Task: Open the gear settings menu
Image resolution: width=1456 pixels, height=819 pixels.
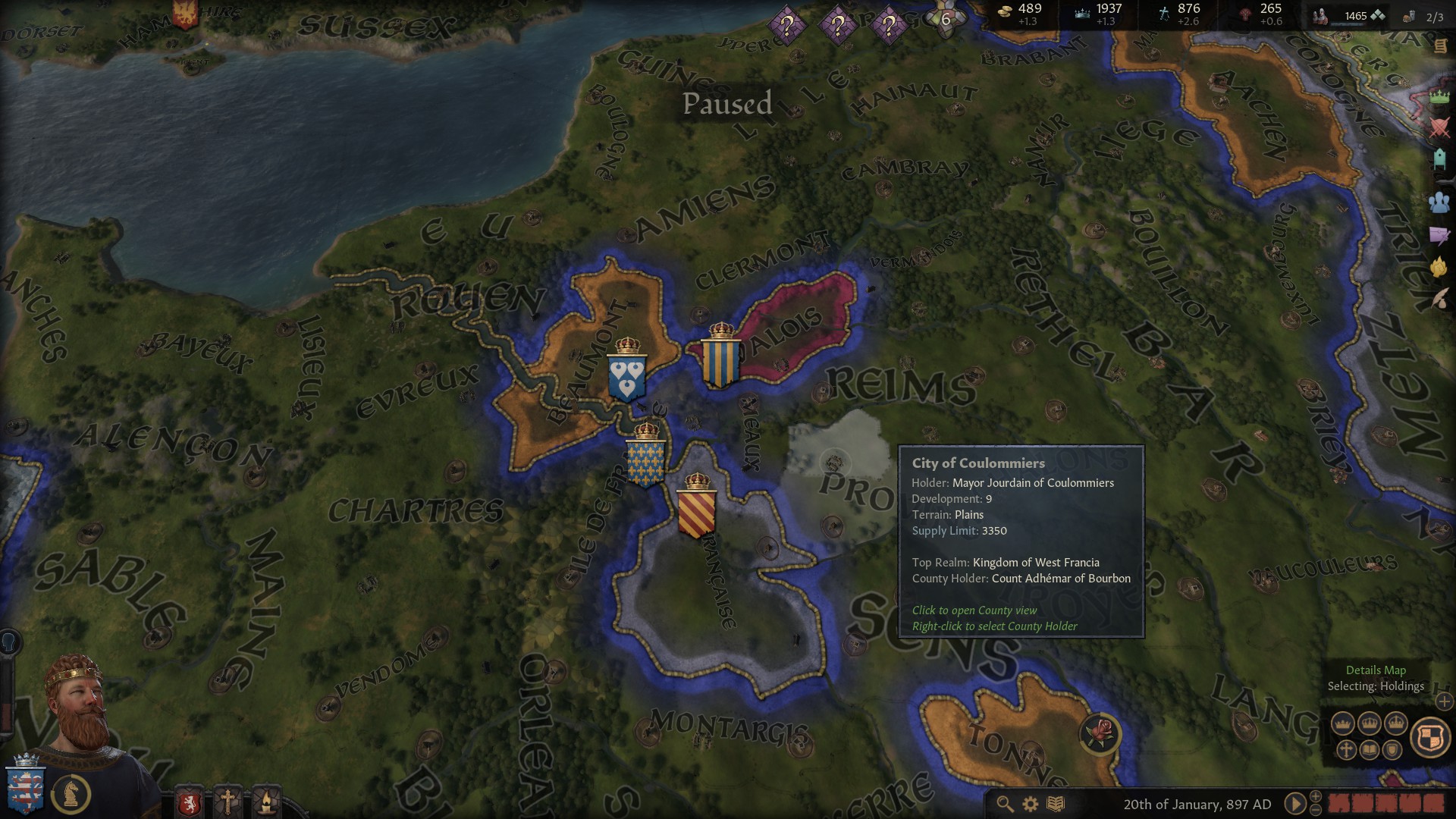Action: point(1031,804)
